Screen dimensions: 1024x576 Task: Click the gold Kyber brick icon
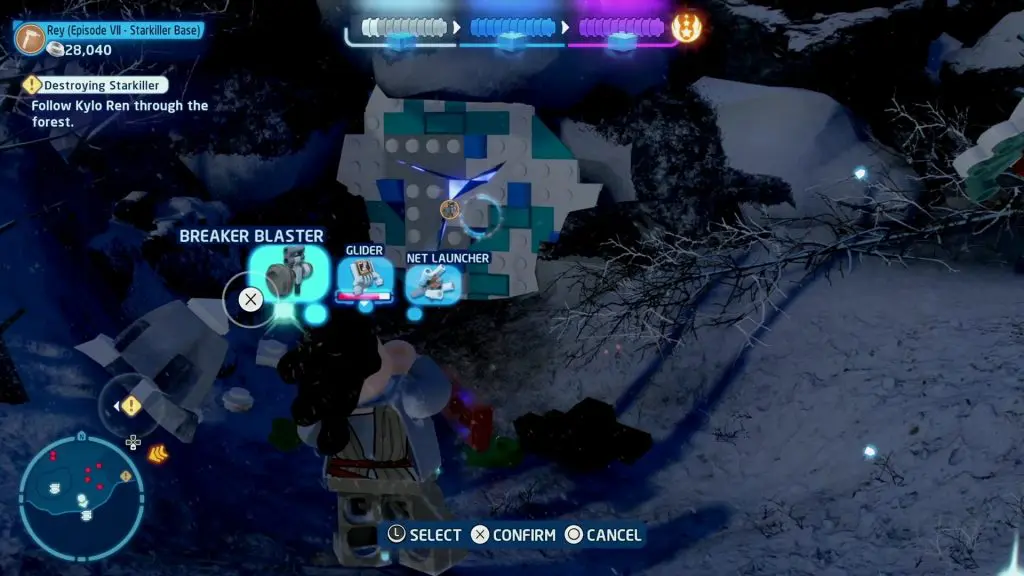pyautogui.click(x=687, y=27)
